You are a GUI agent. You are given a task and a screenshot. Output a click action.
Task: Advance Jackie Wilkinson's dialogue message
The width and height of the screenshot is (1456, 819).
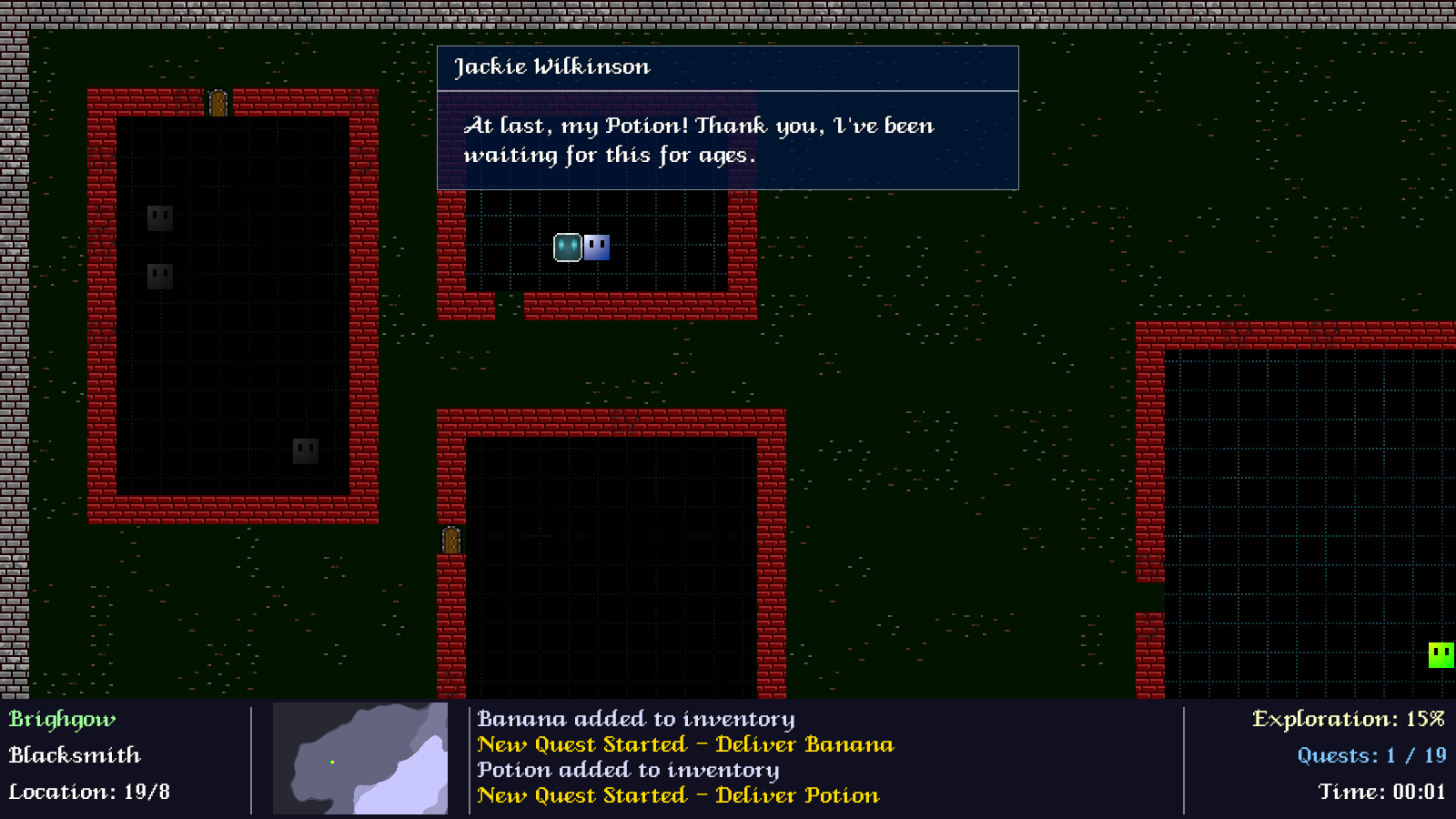coord(727,140)
